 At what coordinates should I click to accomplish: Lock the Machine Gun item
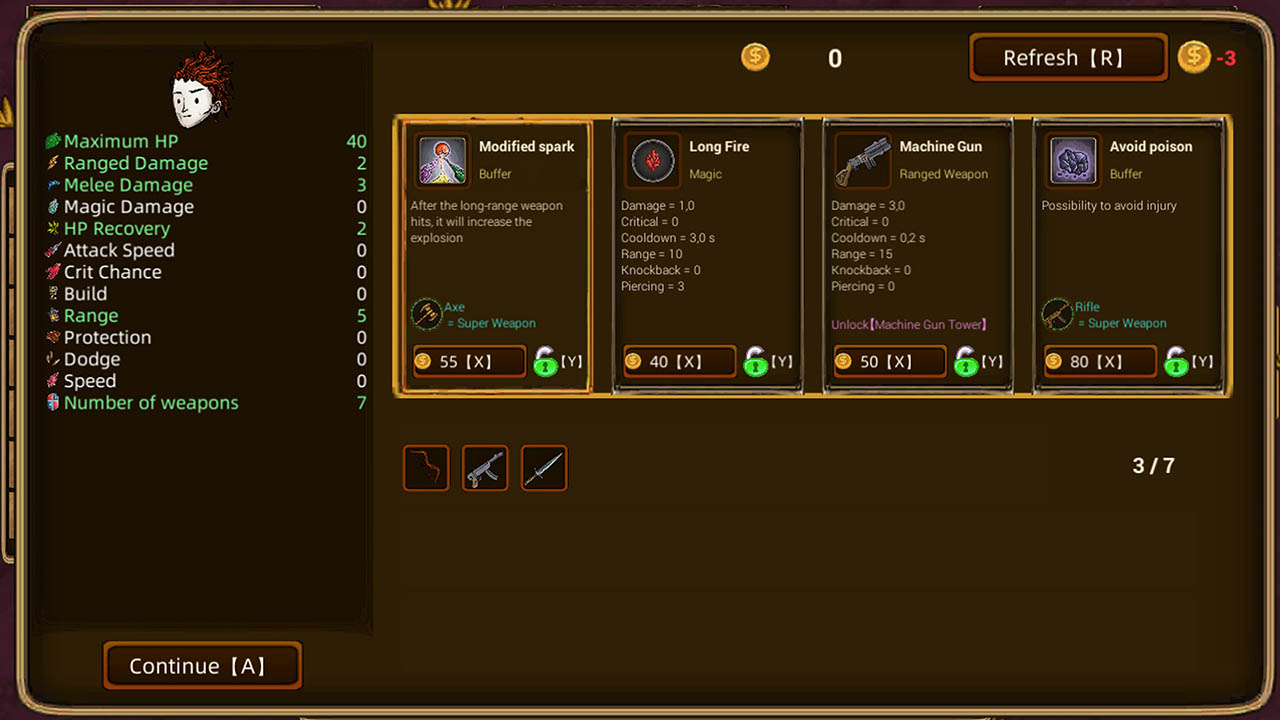tap(966, 361)
